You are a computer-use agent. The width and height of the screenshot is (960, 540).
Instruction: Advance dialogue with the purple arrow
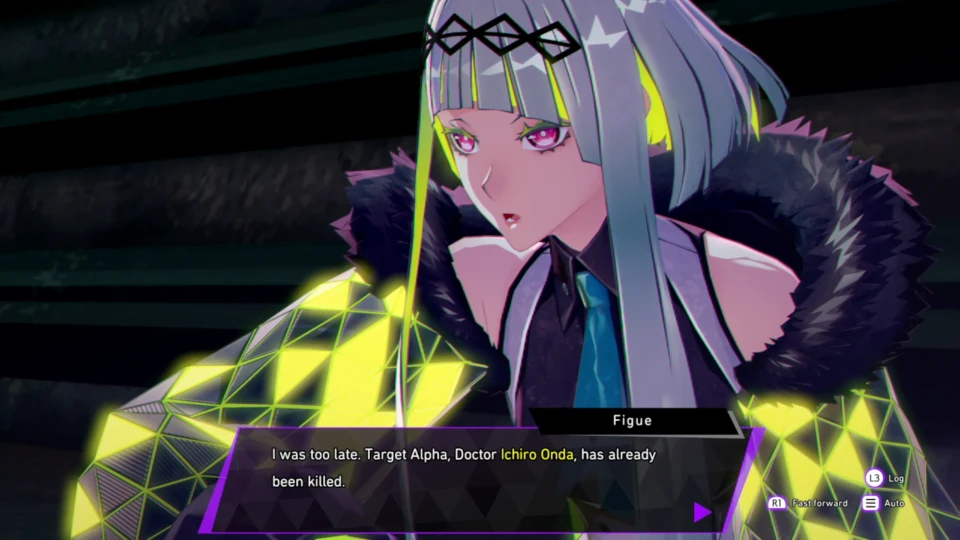702,512
